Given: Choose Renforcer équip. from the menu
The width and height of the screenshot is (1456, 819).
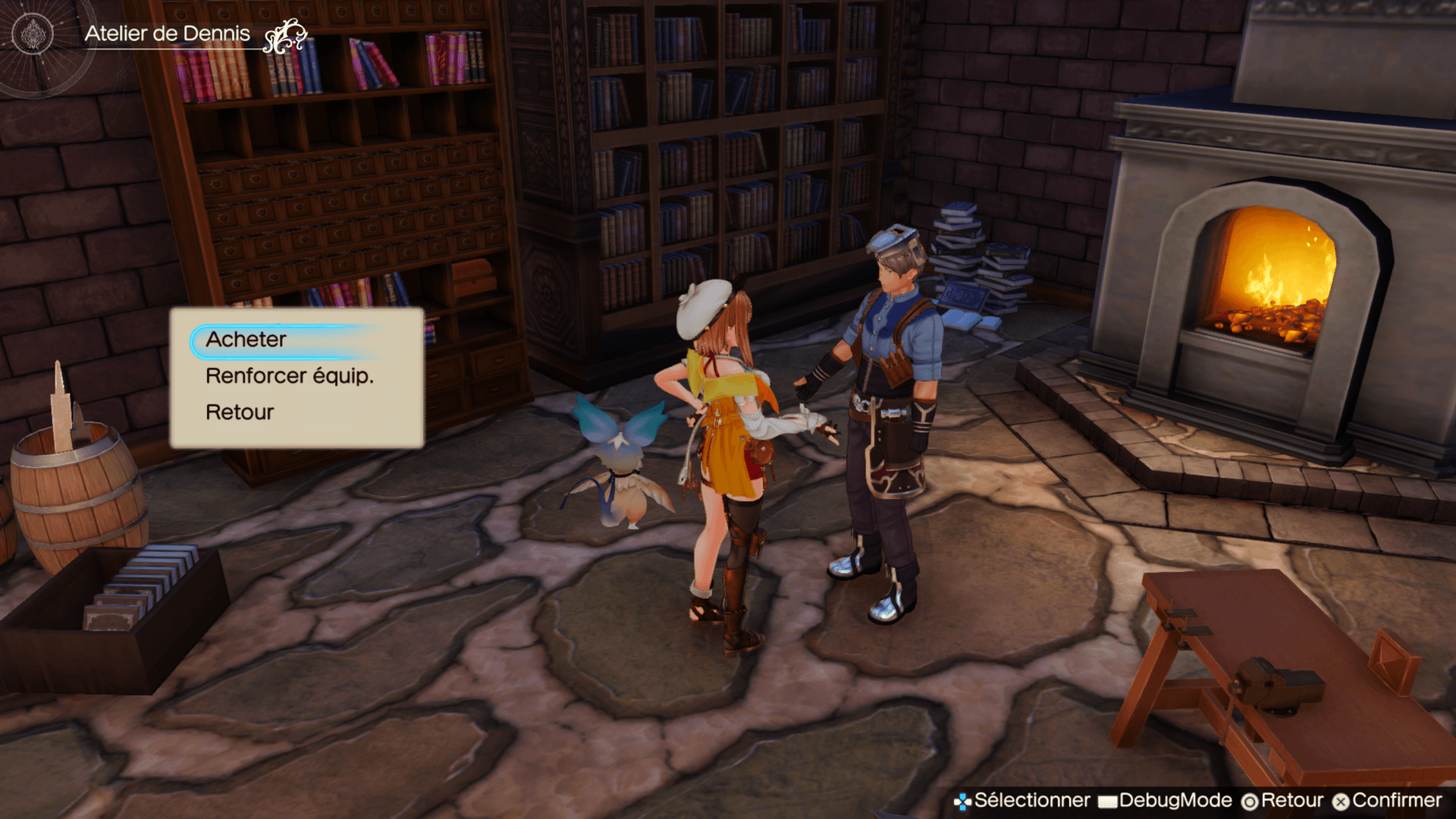Looking at the screenshot, I should coord(290,376).
